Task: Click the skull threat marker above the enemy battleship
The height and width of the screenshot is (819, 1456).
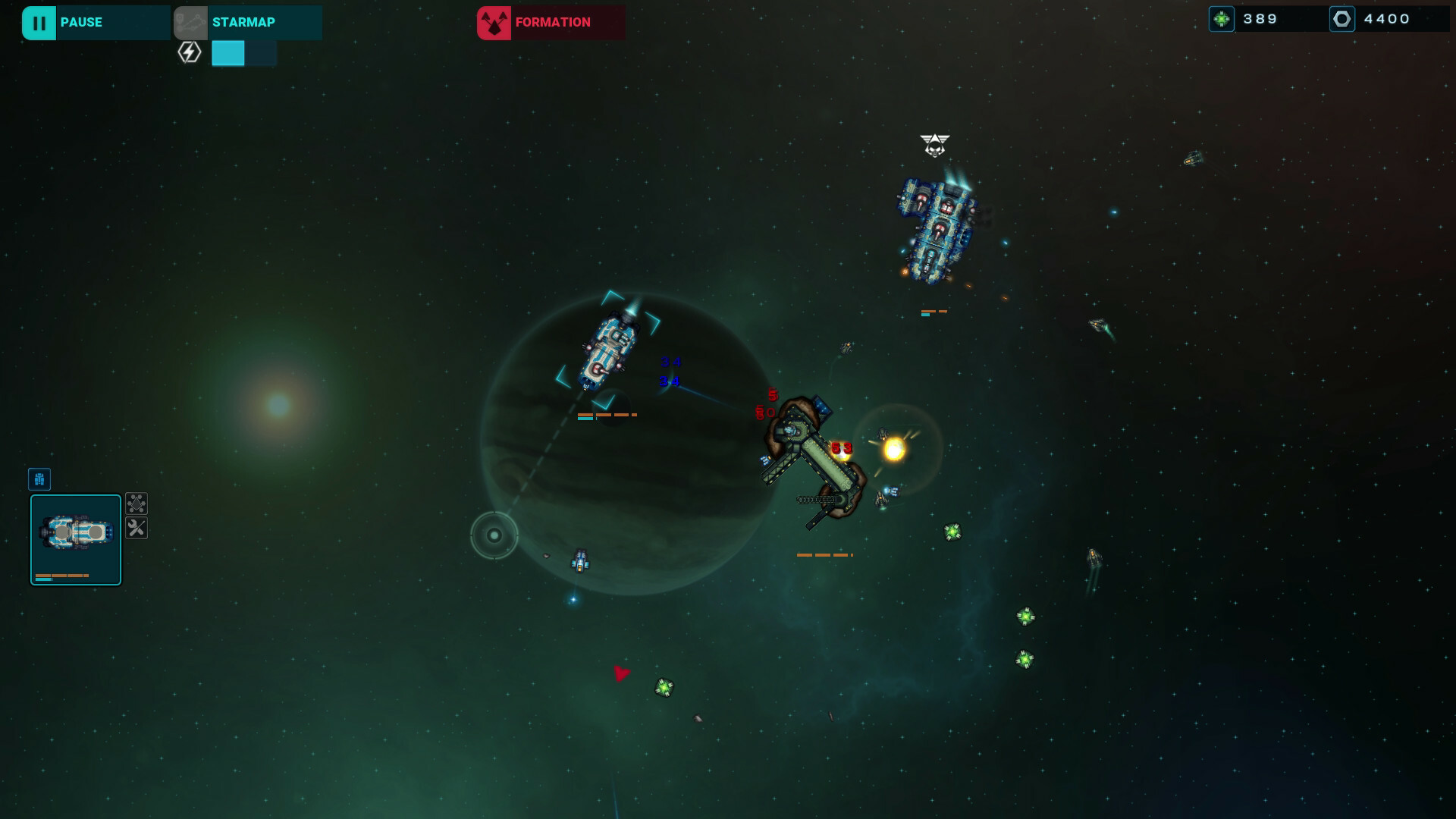Action: coord(935,144)
